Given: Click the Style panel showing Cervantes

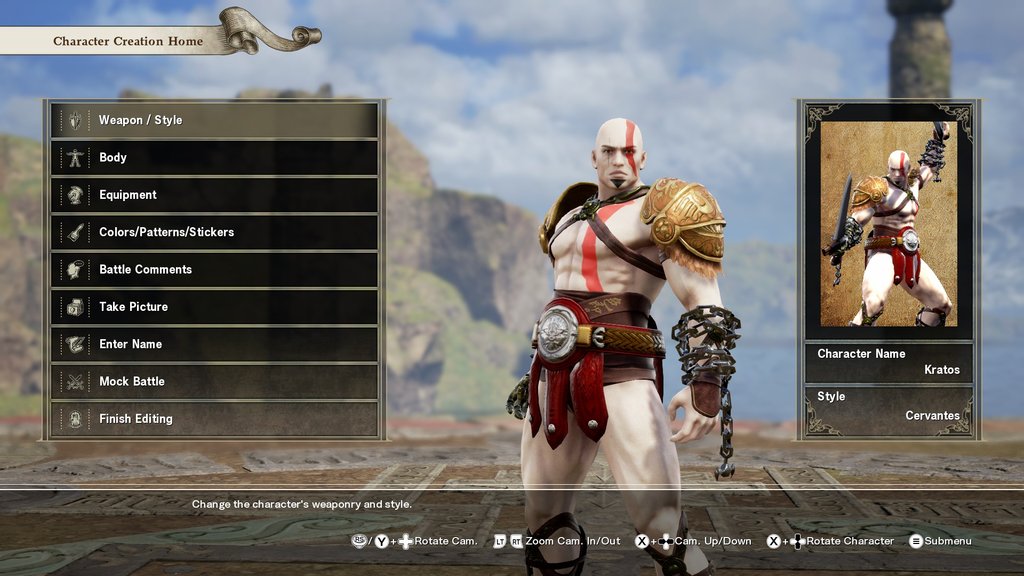Looking at the screenshot, I should (888, 406).
